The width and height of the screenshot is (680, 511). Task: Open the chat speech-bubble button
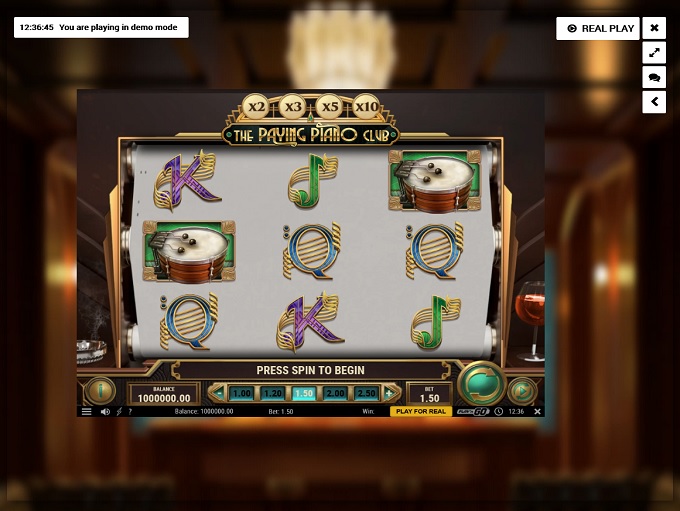click(654, 77)
